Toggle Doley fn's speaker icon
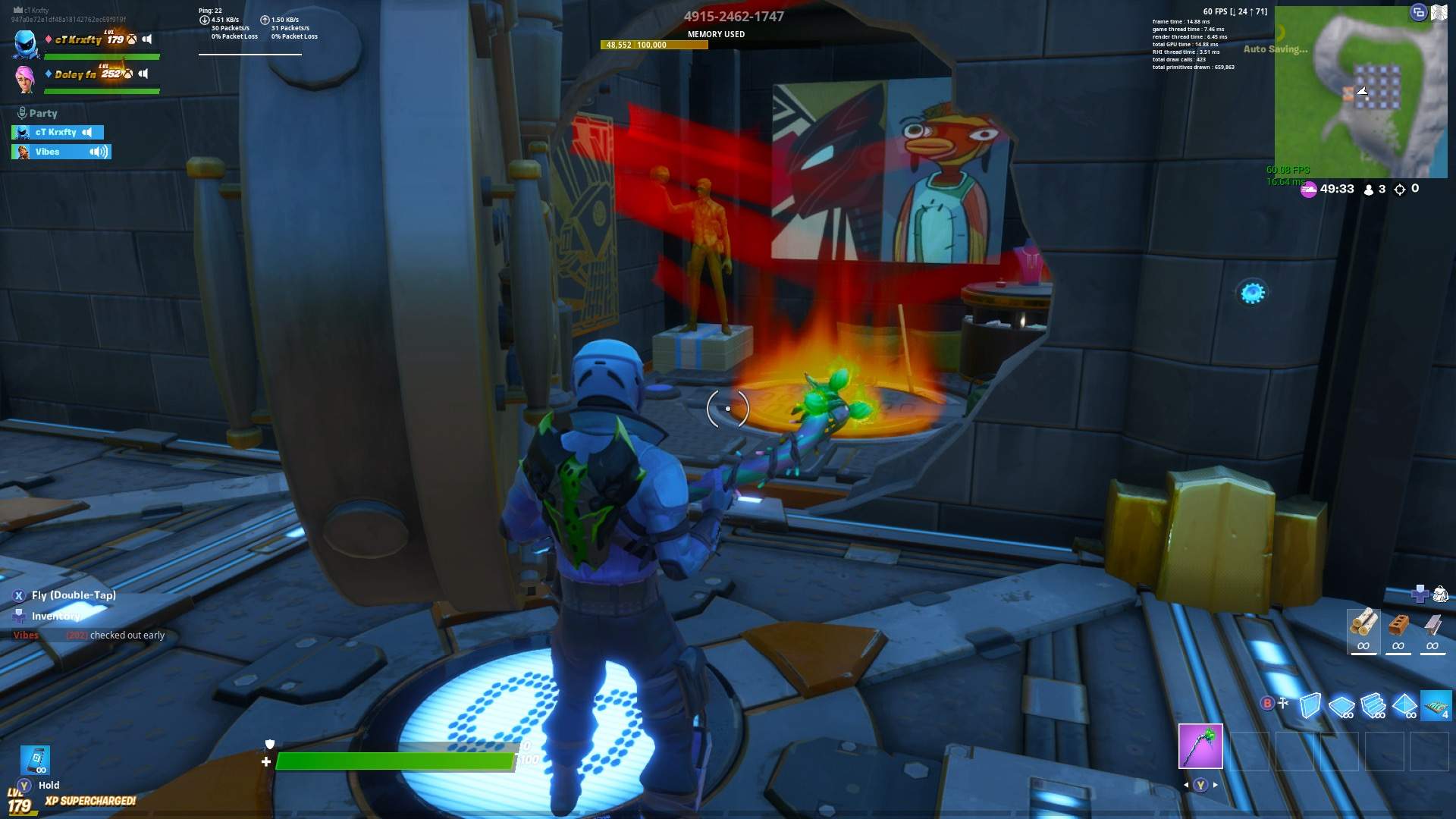The image size is (1456, 819). tap(143, 74)
